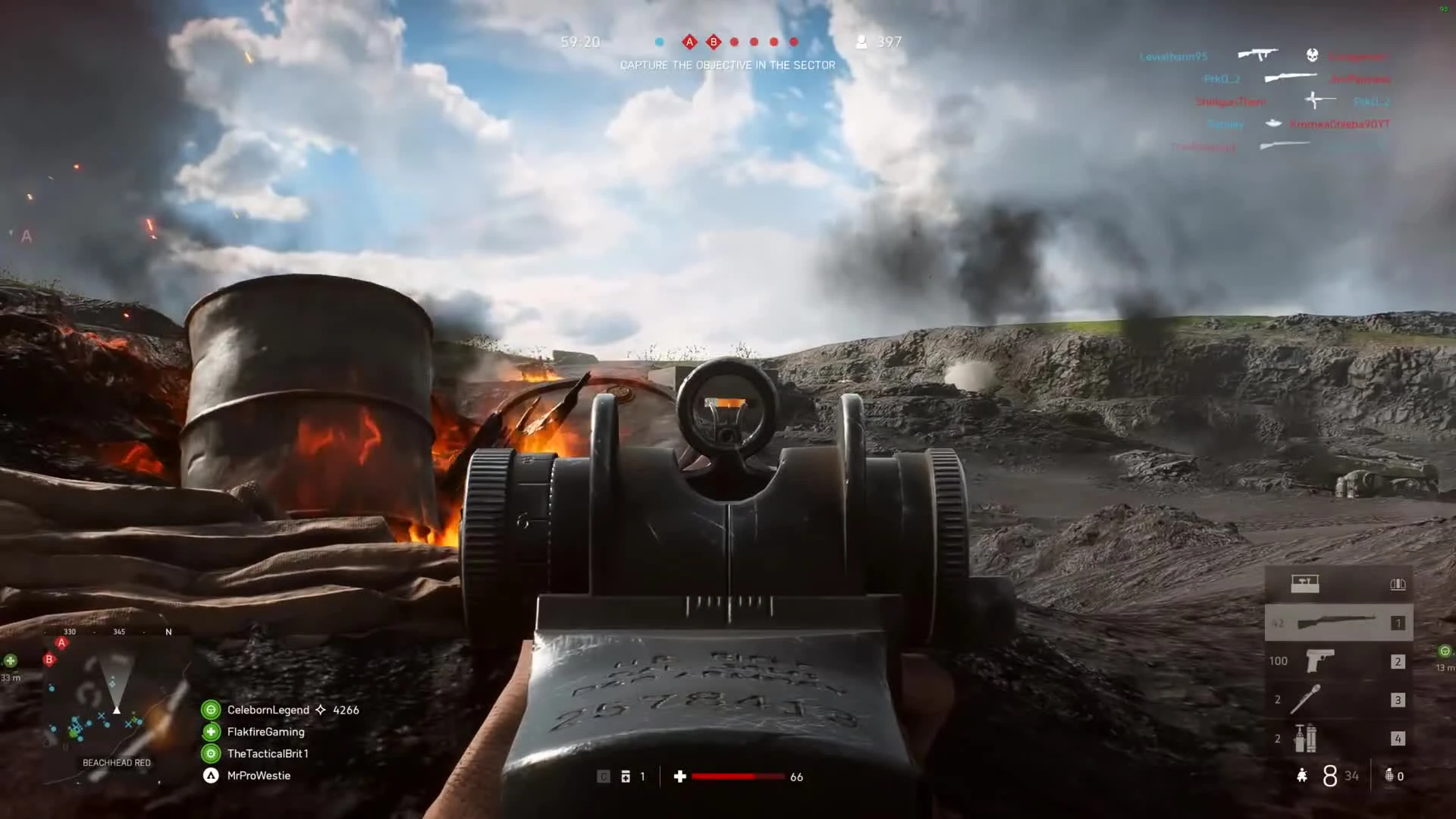This screenshot has height=819, width=1456.
Task: Click FlakfireGaming in the squad list
Action: [x=265, y=732]
